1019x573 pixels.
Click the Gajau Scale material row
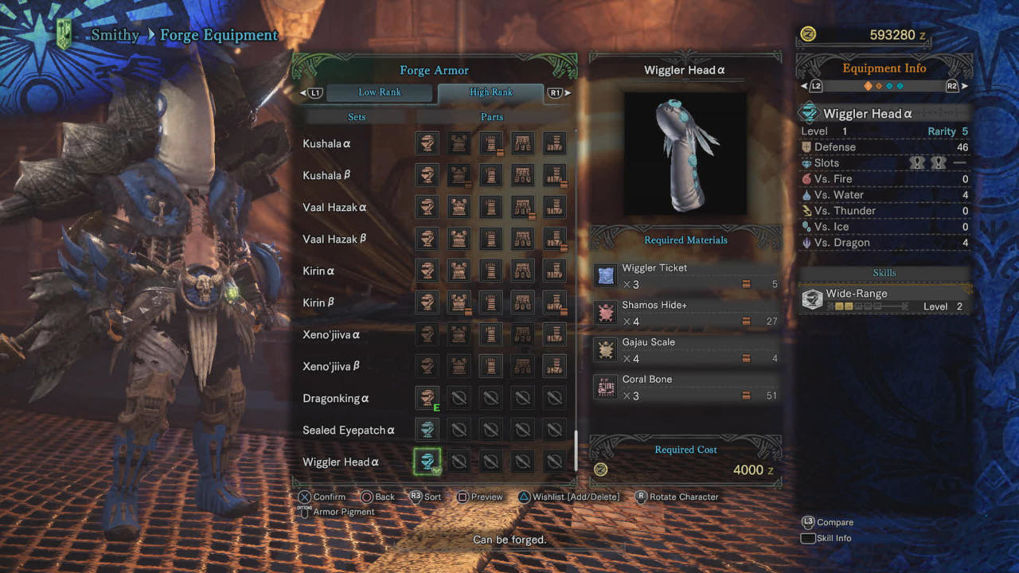pyautogui.click(x=686, y=350)
